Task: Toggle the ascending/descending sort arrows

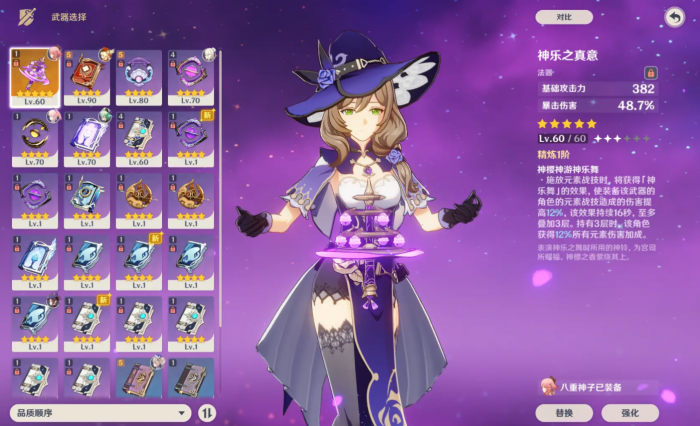Action: coord(207,412)
